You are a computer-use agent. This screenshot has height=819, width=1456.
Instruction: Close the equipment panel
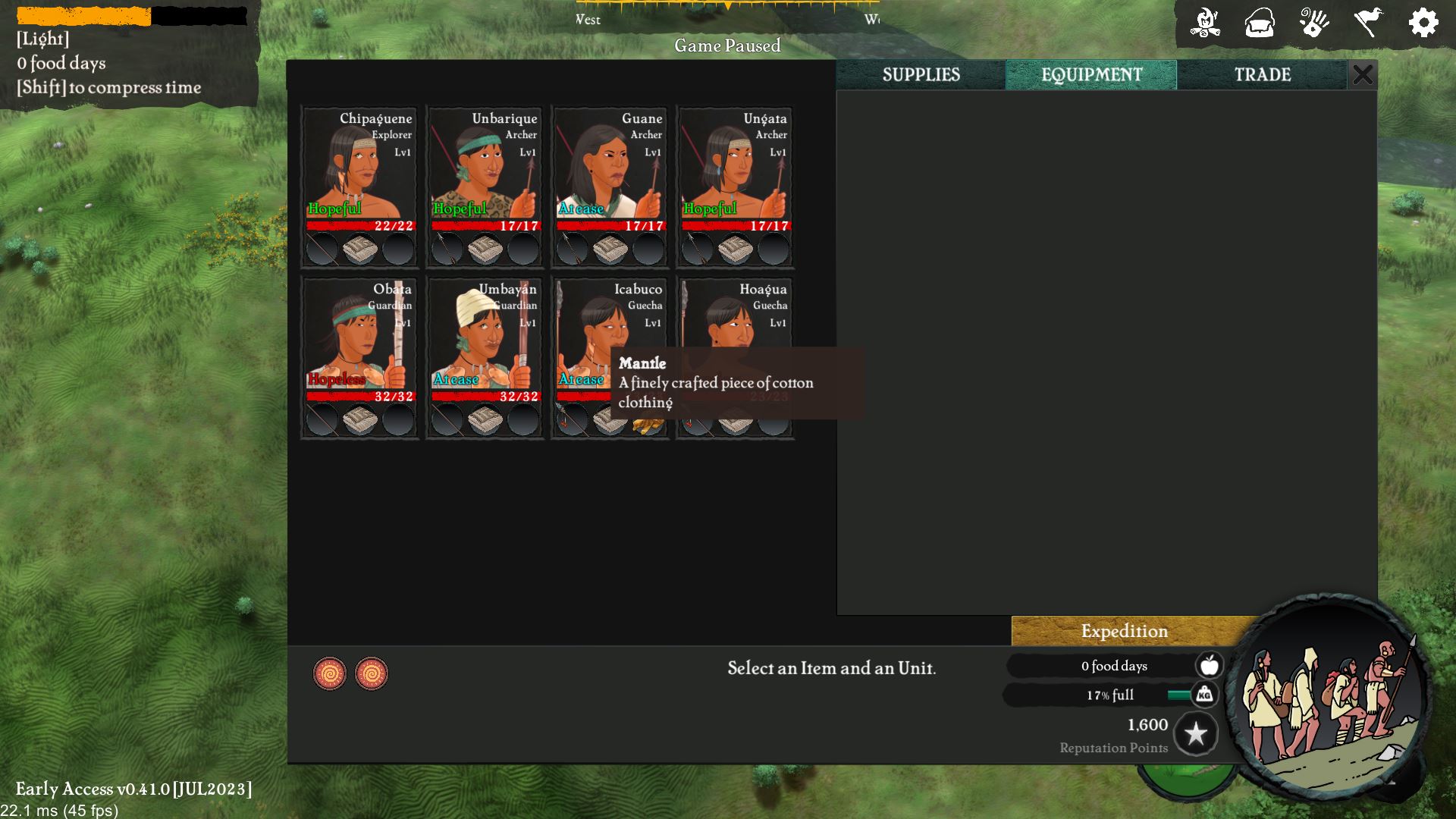[x=1363, y=74]
